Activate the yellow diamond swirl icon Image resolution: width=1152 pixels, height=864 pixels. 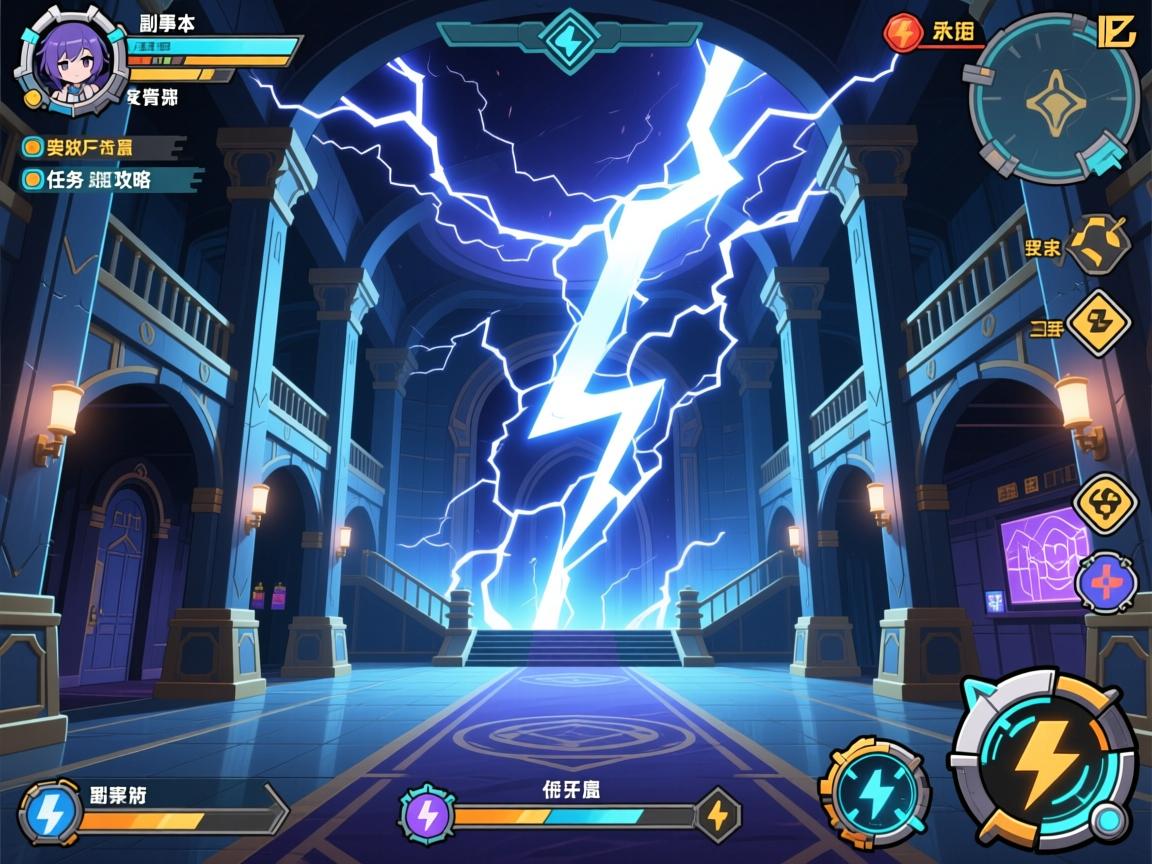tap(1105, 504)
